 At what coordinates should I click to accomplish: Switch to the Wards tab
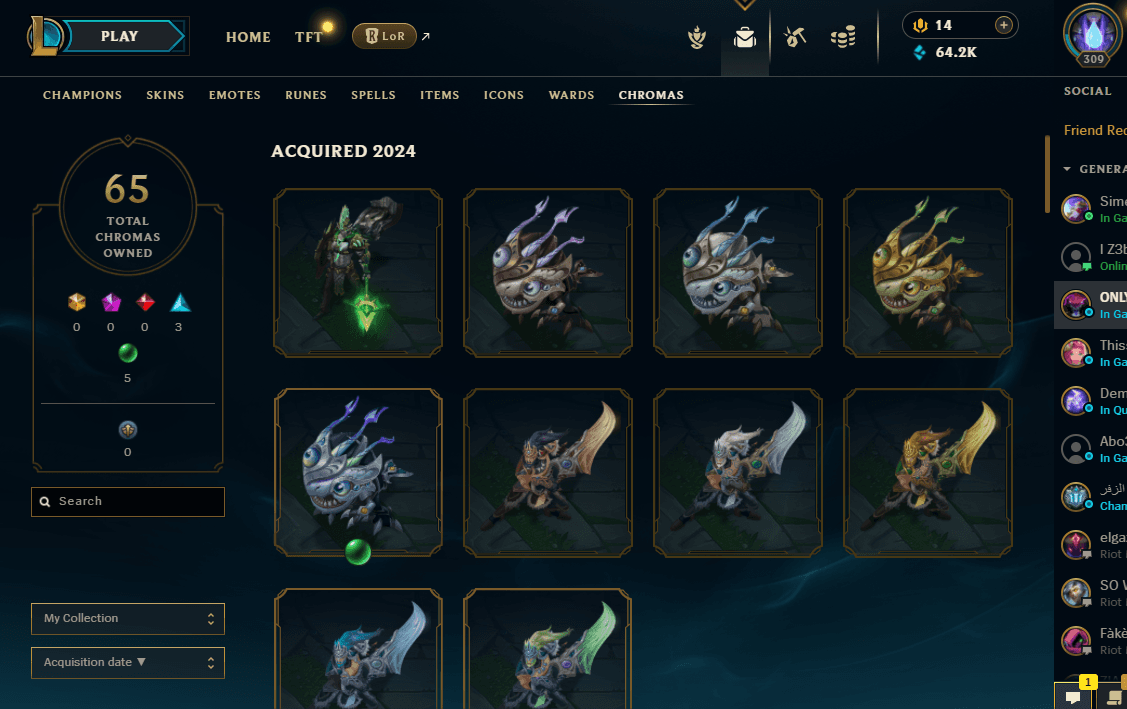[x=571, y=95]
